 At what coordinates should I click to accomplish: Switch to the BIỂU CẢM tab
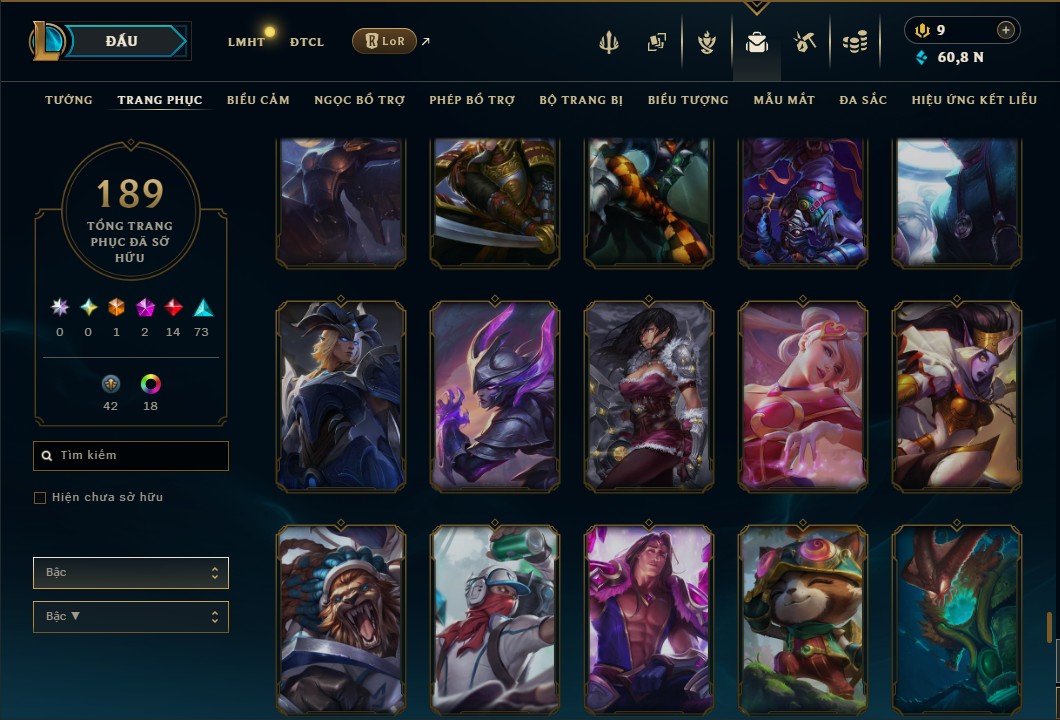click(x=258, y=100)
